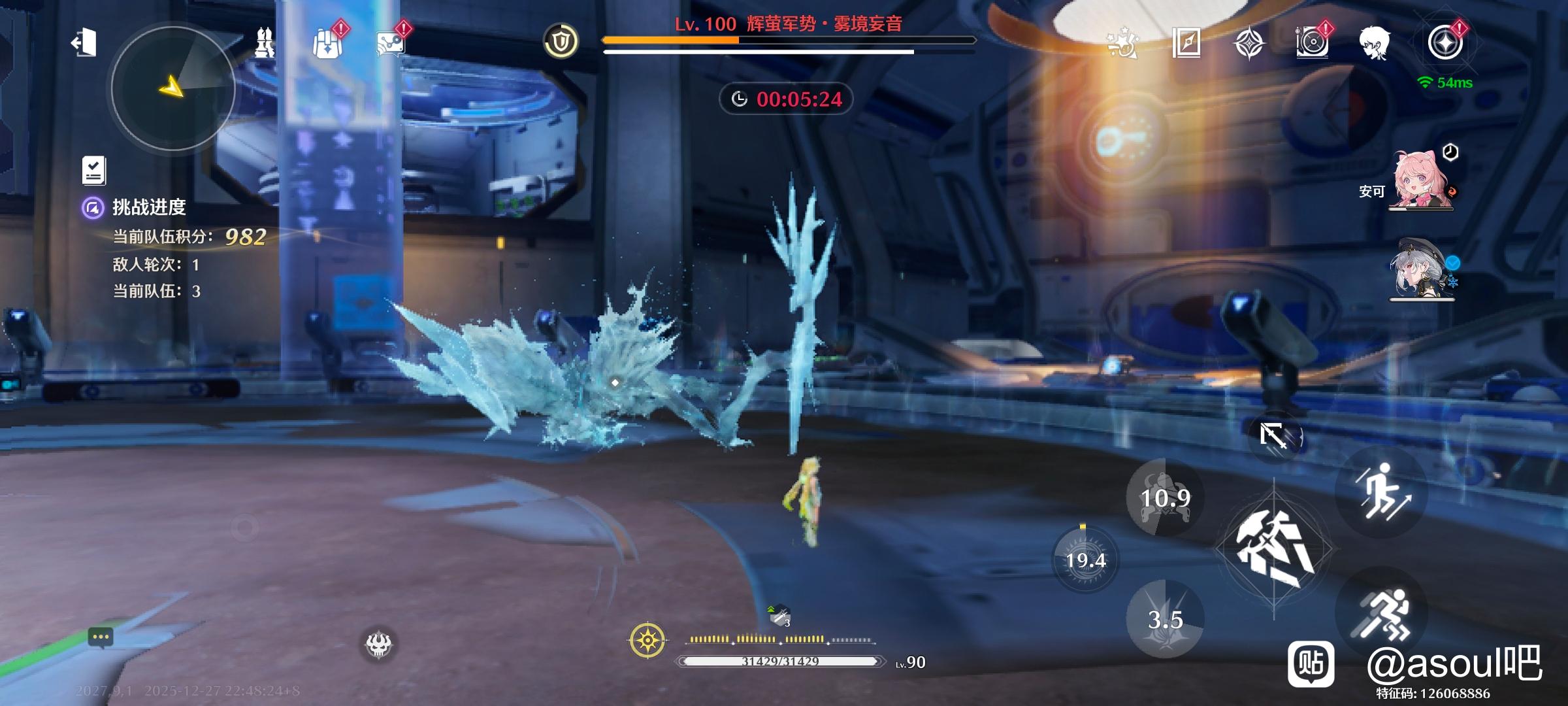Open the compass guidebook icon

[1186, 43]
